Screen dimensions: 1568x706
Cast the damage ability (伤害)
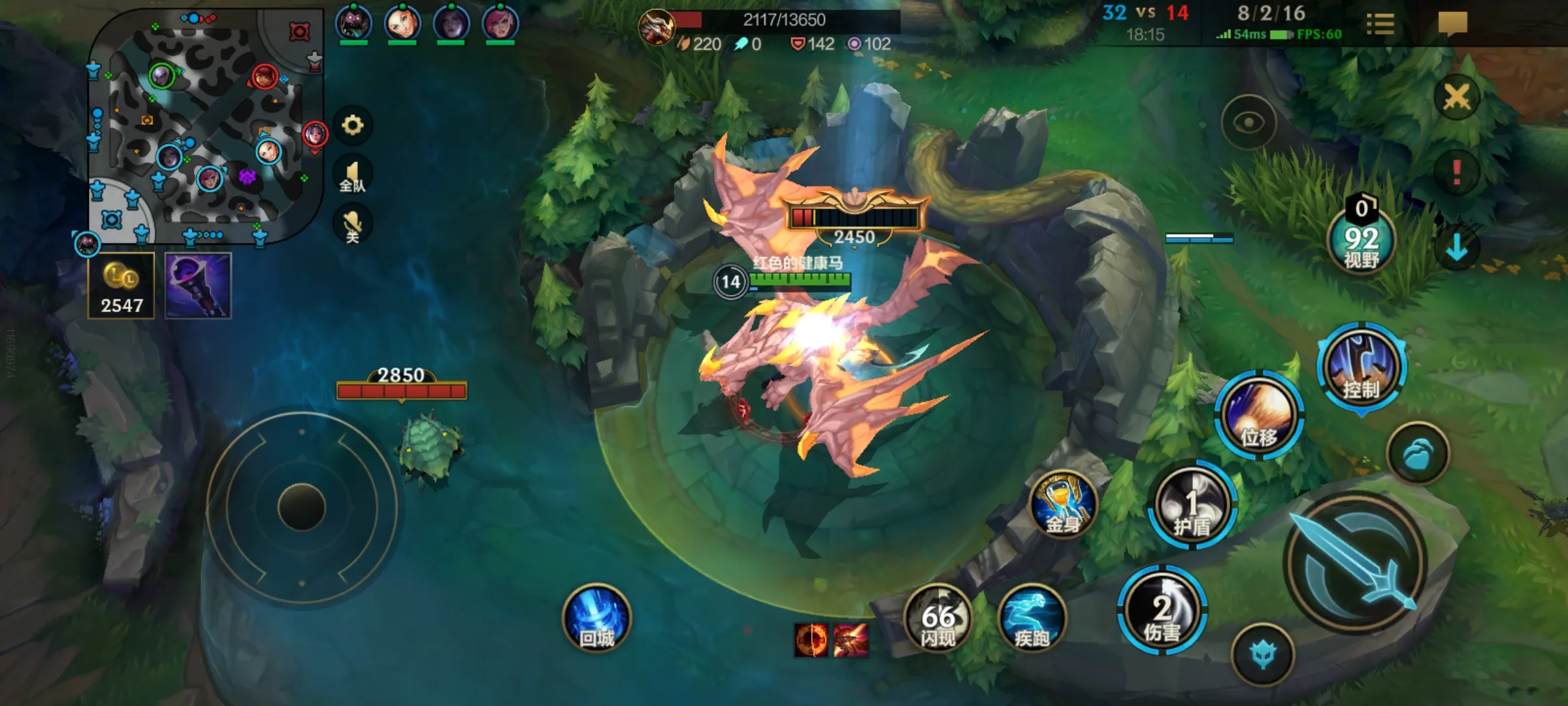tap(1162, 611)
